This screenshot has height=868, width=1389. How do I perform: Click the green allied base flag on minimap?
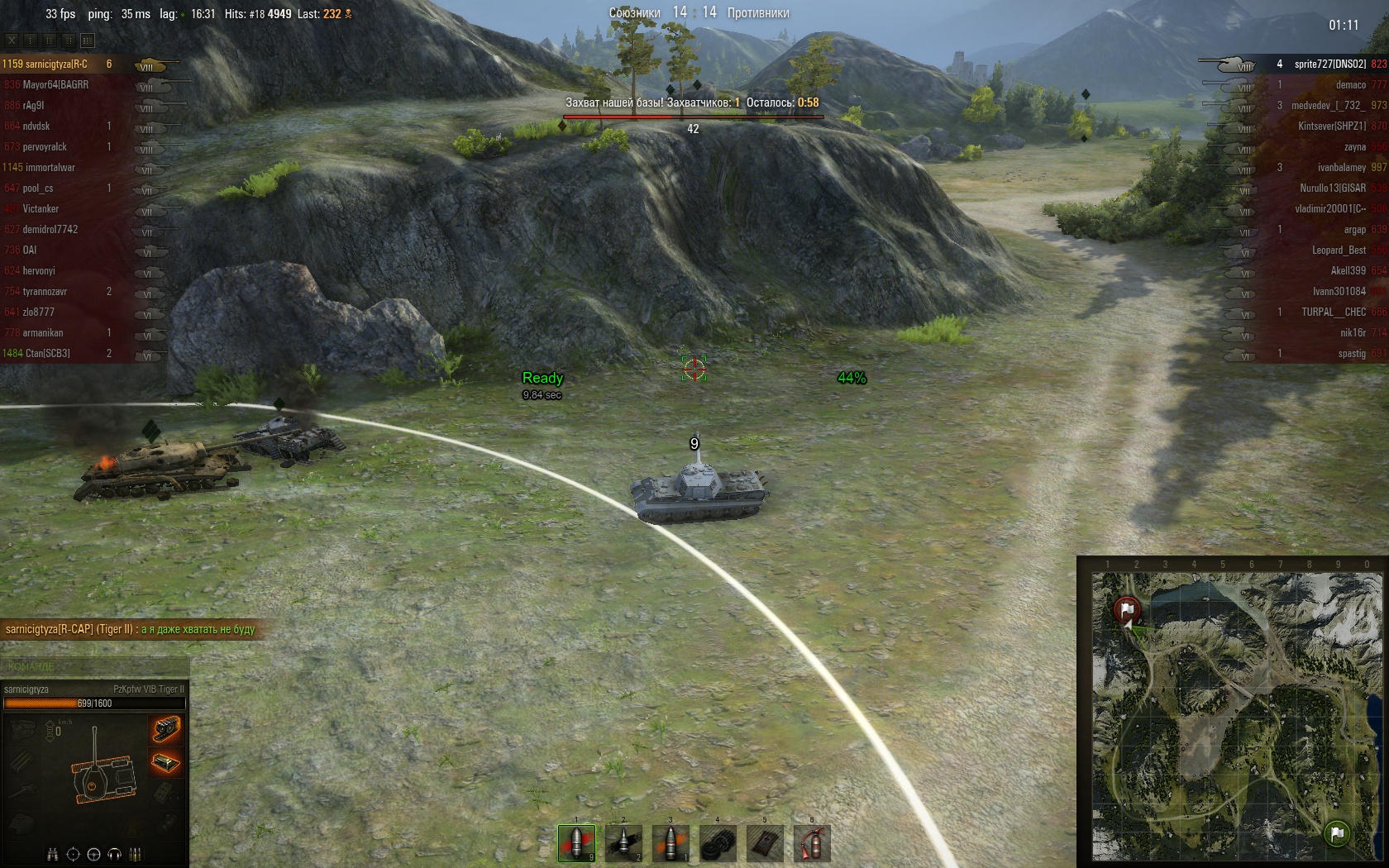1336,833
